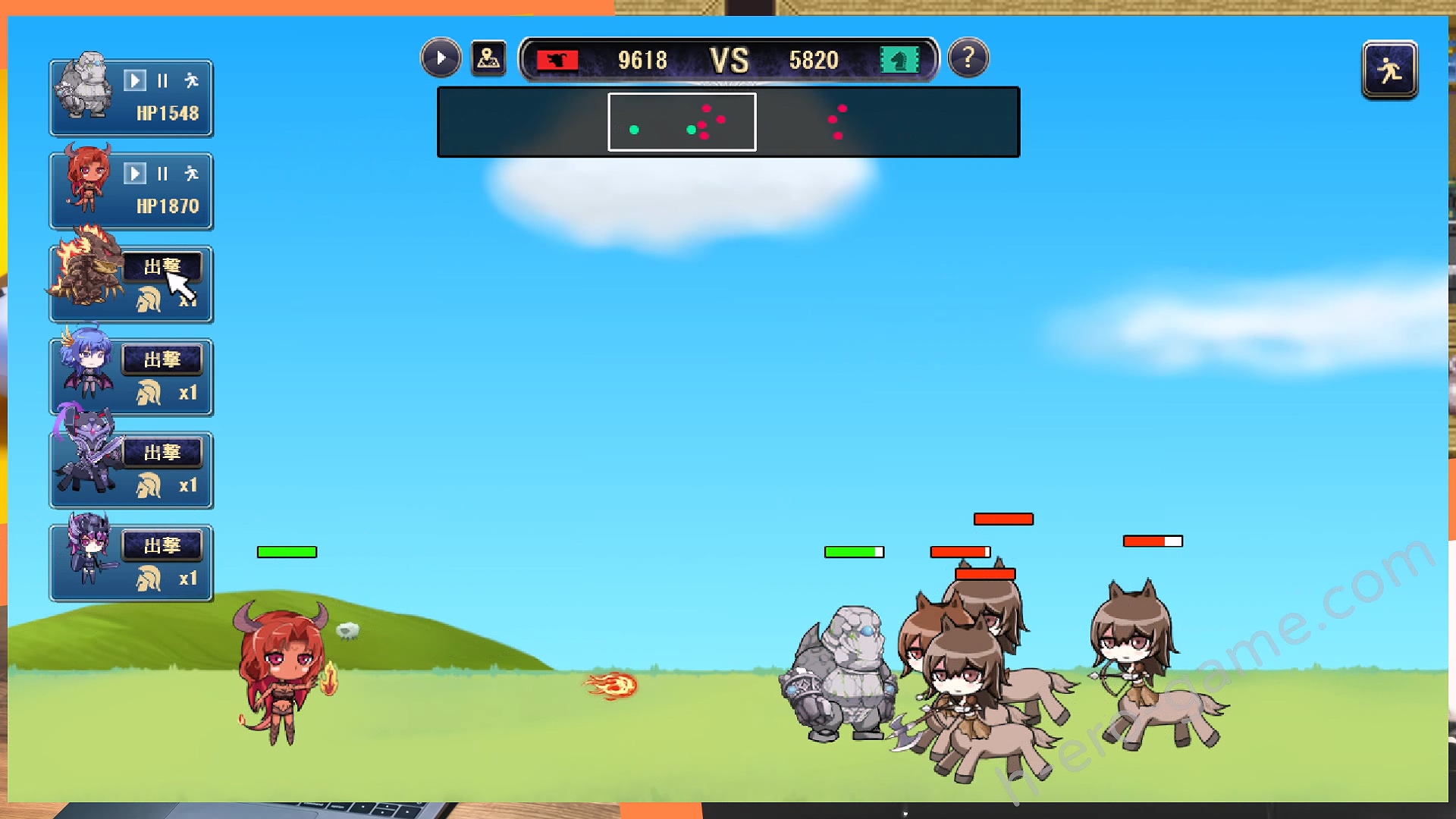
Task: Pause the red-haired demon unit
Action: tap(162, 174)
